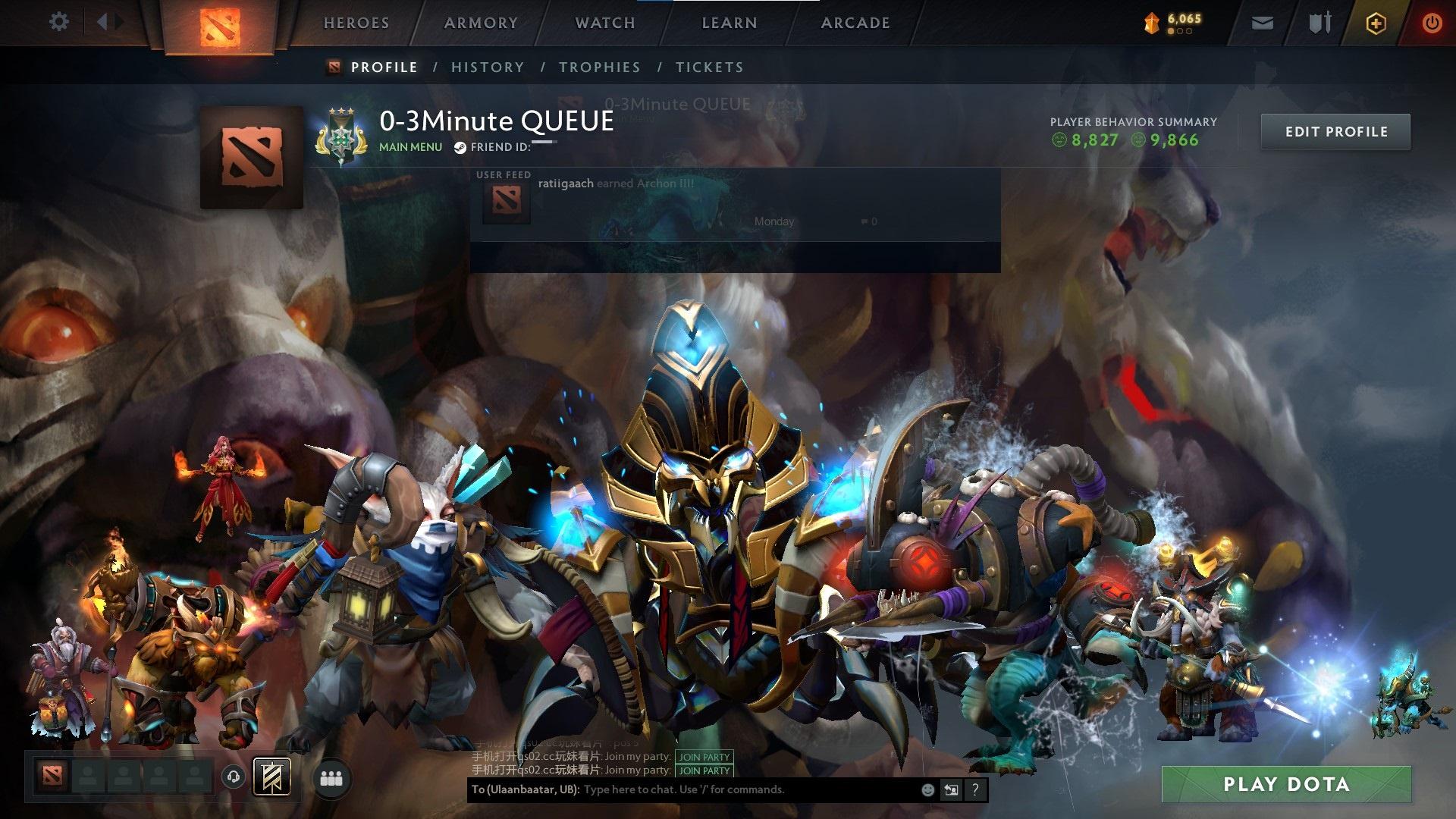The width and height of the screenshot is (1456, 819).
Task: Click the guild banner icon
Action: tap(273, 777)
